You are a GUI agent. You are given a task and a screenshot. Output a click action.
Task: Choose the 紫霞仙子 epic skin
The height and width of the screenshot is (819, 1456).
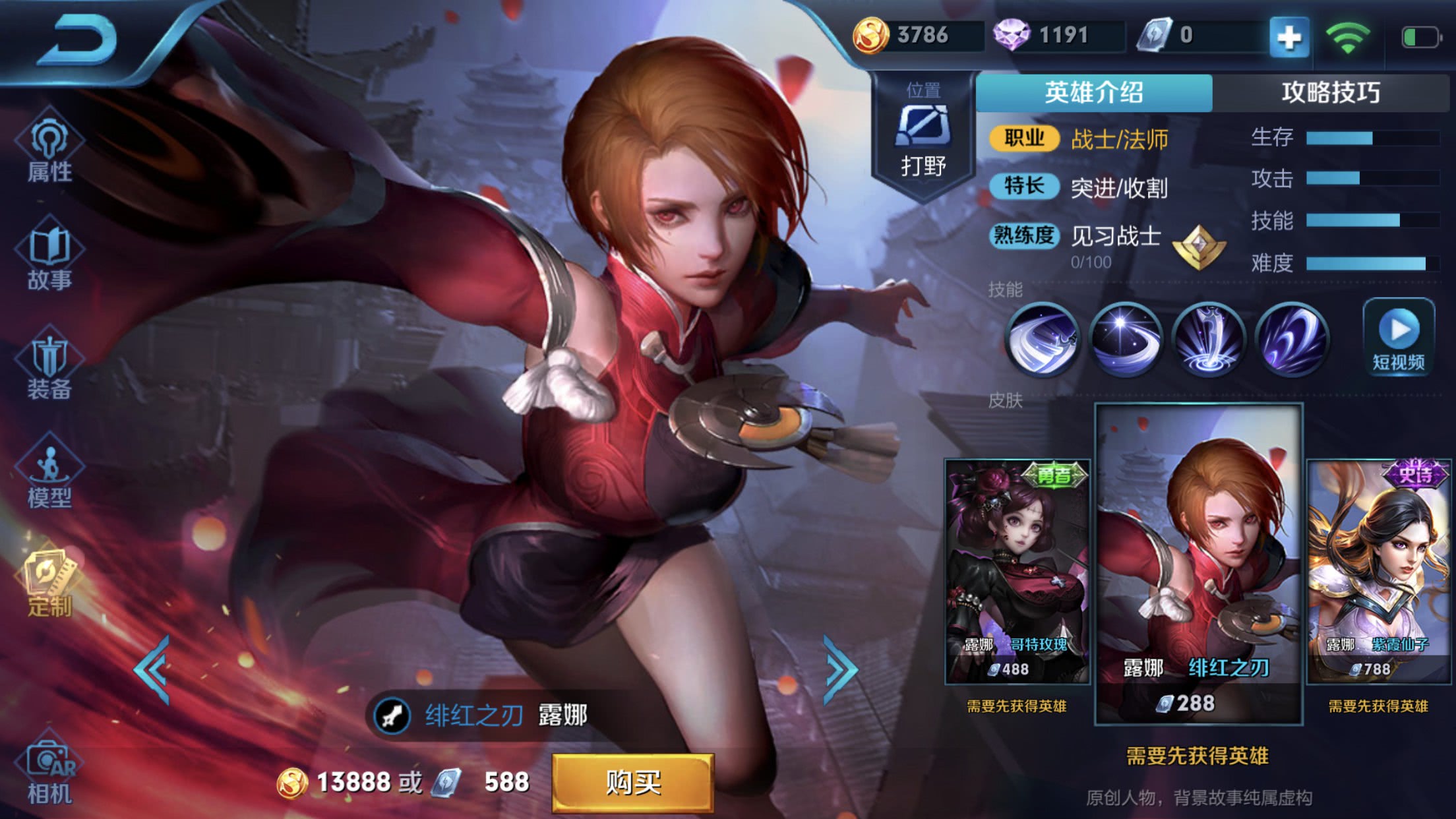(1378, 571)
